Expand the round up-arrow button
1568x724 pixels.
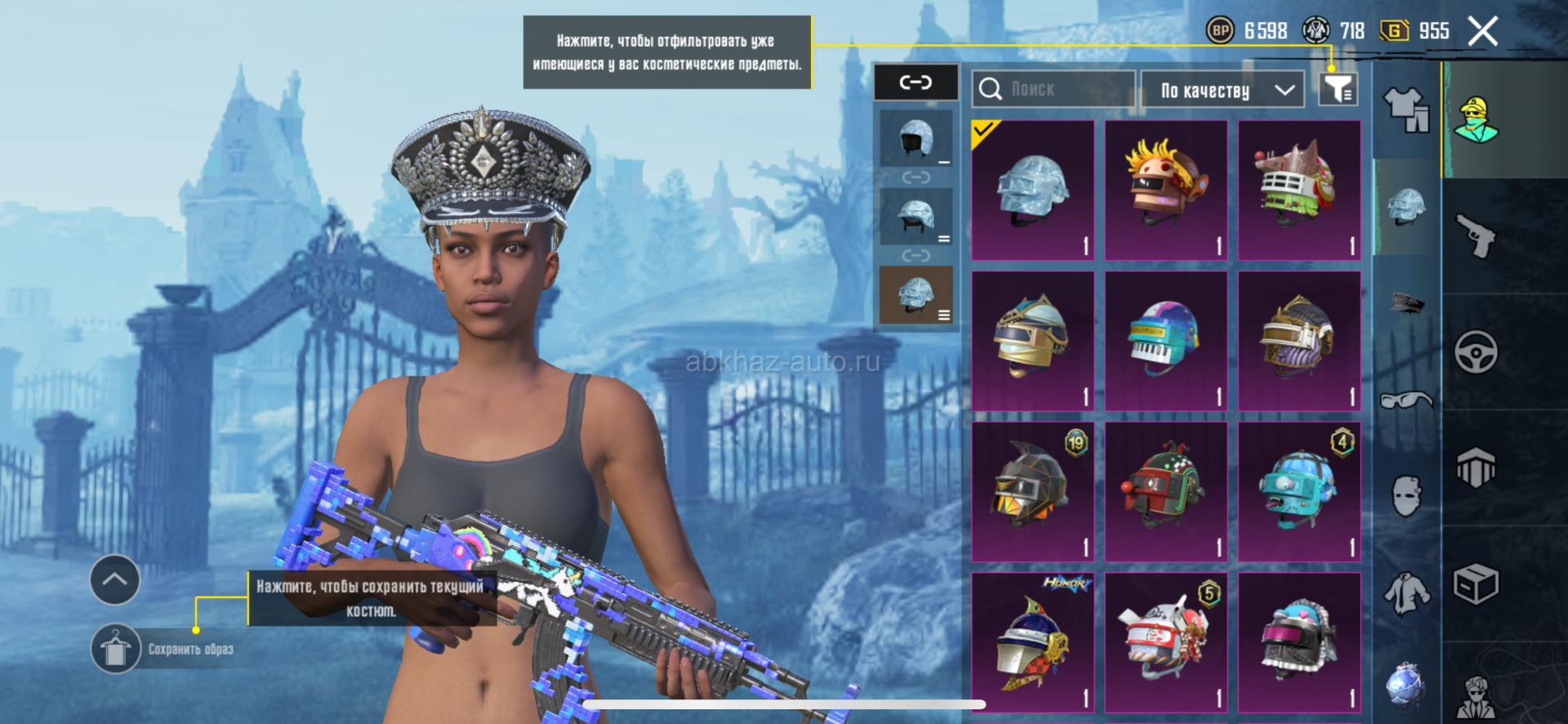pos(115,580)
